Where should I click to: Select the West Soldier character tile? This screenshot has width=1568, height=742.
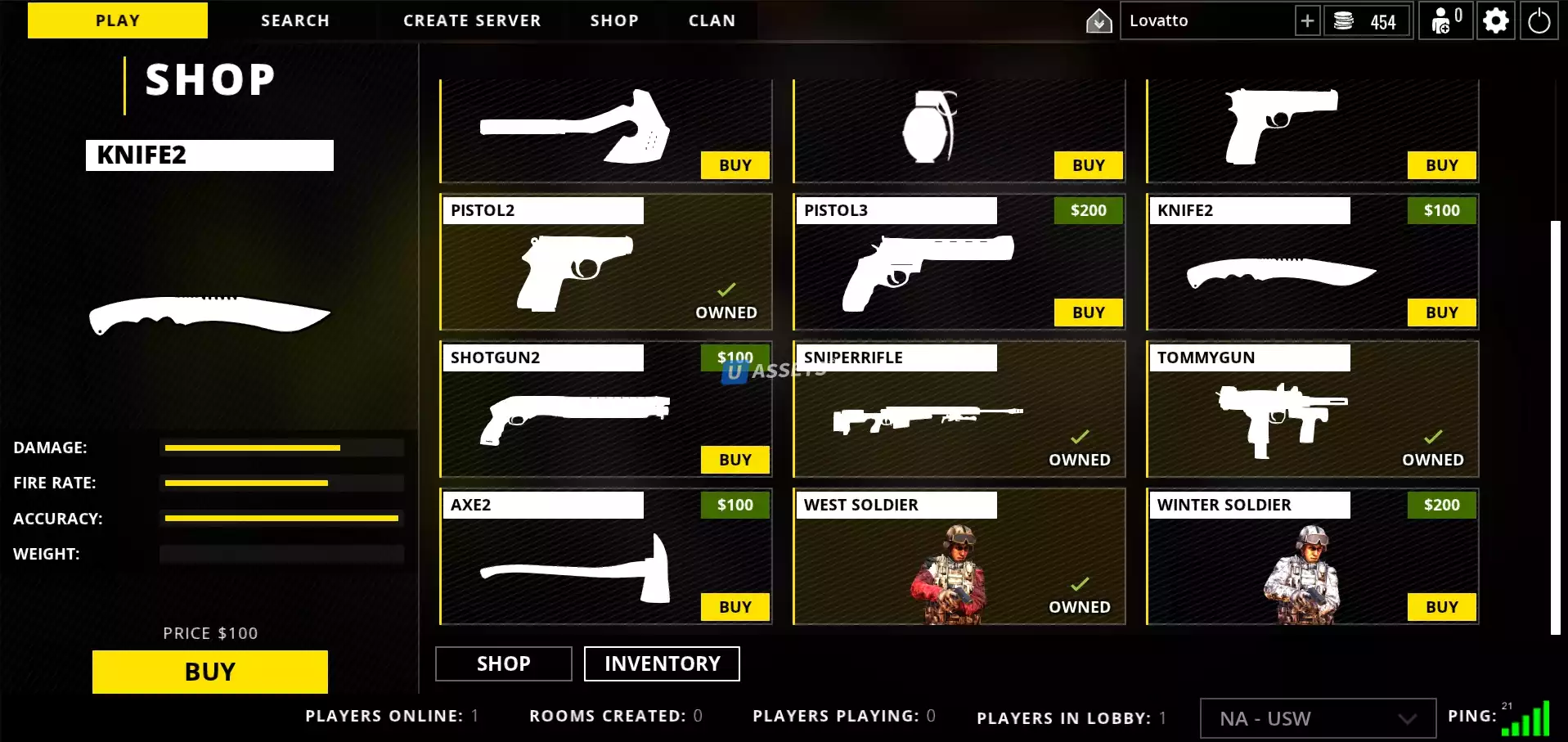959,564
